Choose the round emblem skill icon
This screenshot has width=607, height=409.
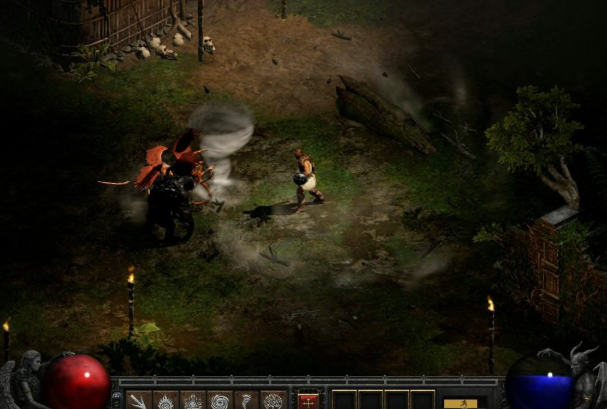[x=272, y=400]
